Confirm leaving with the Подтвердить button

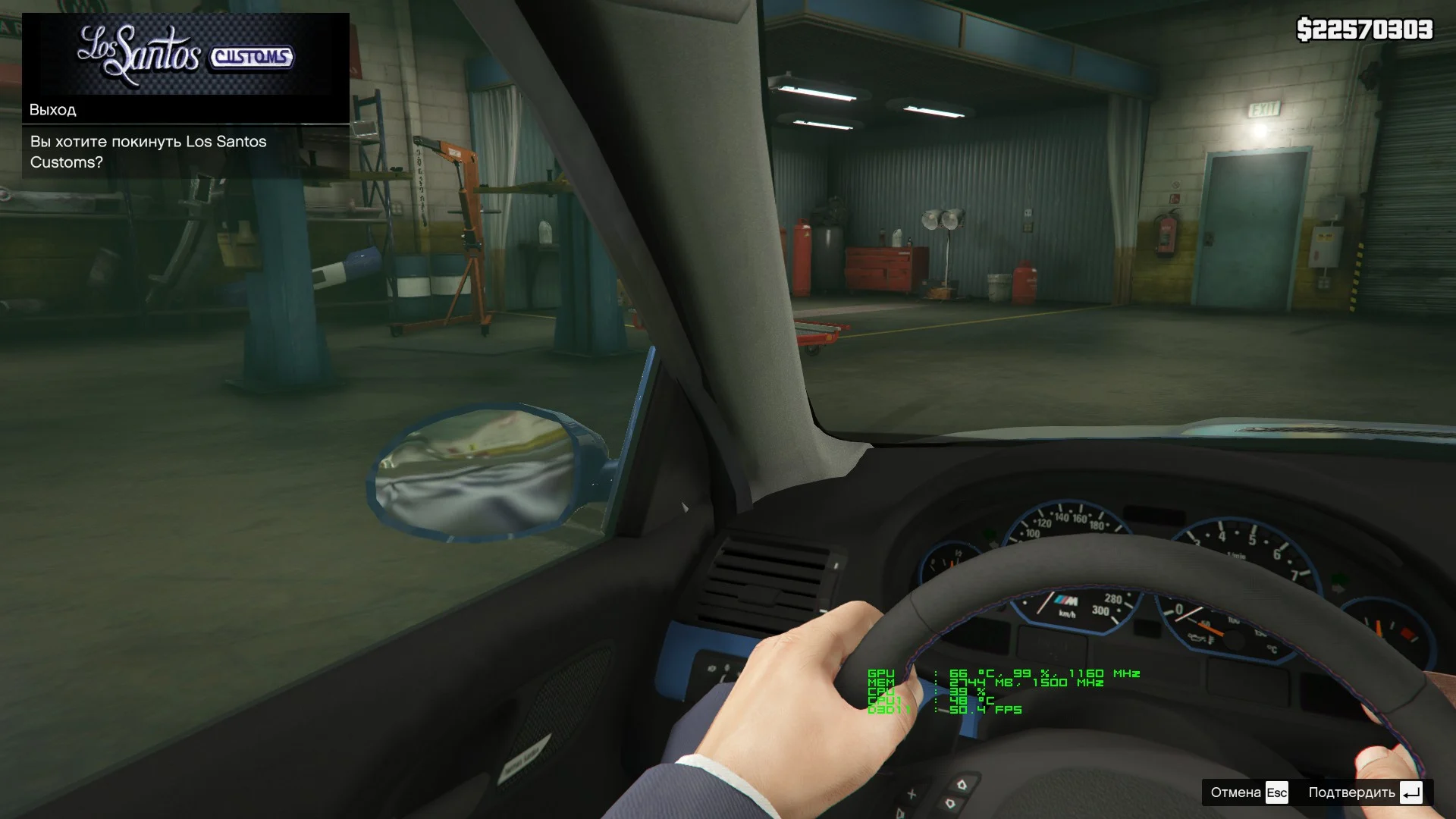[x=1364, y=793]
